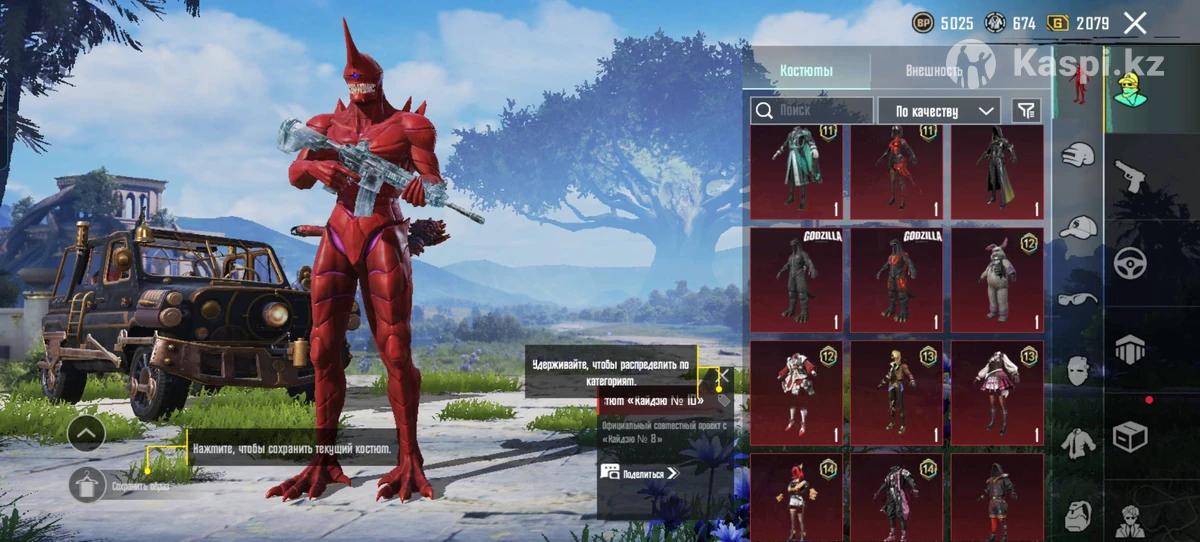Show the glasses category
This screenshot has height=542, width=1200.
tap(1077, 298)
